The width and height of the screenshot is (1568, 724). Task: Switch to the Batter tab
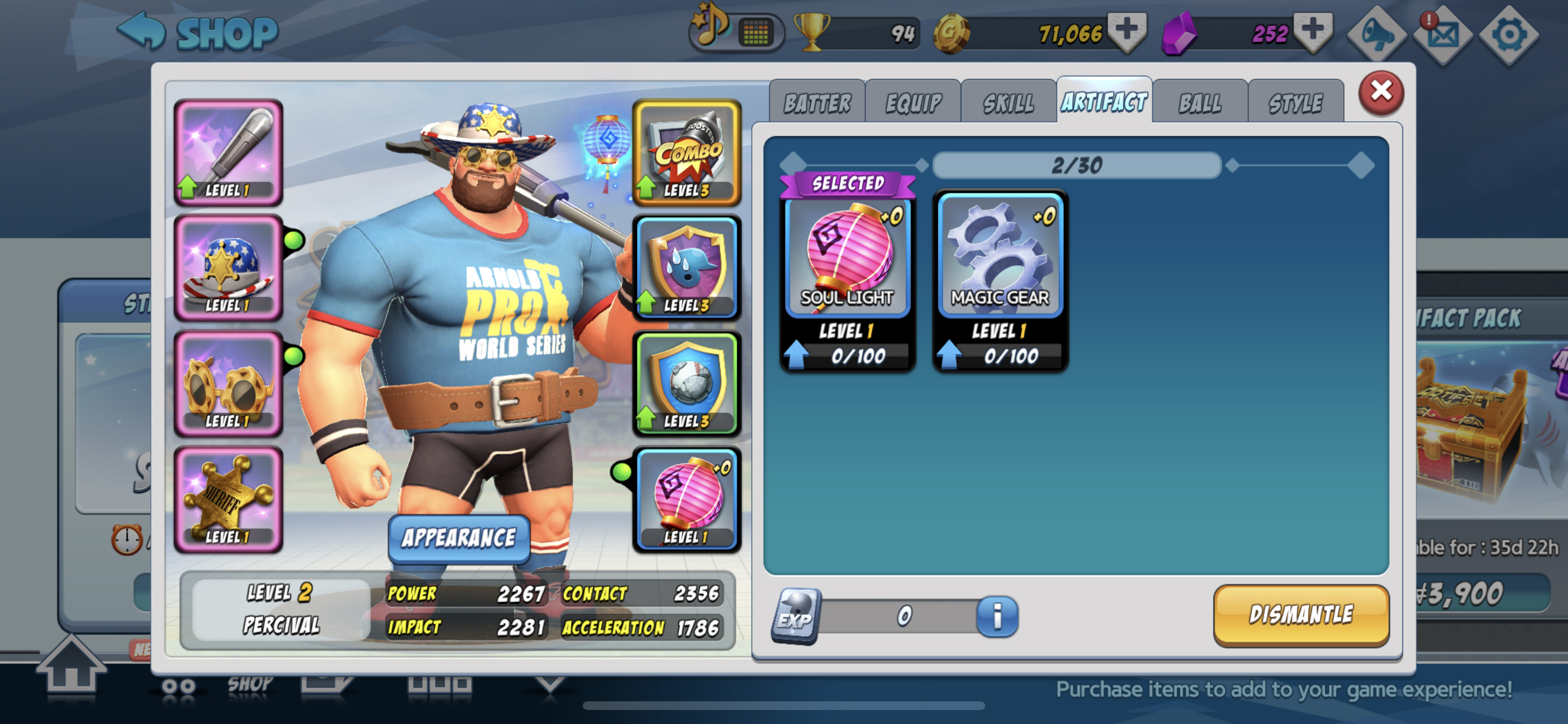[x=817, y=103]
